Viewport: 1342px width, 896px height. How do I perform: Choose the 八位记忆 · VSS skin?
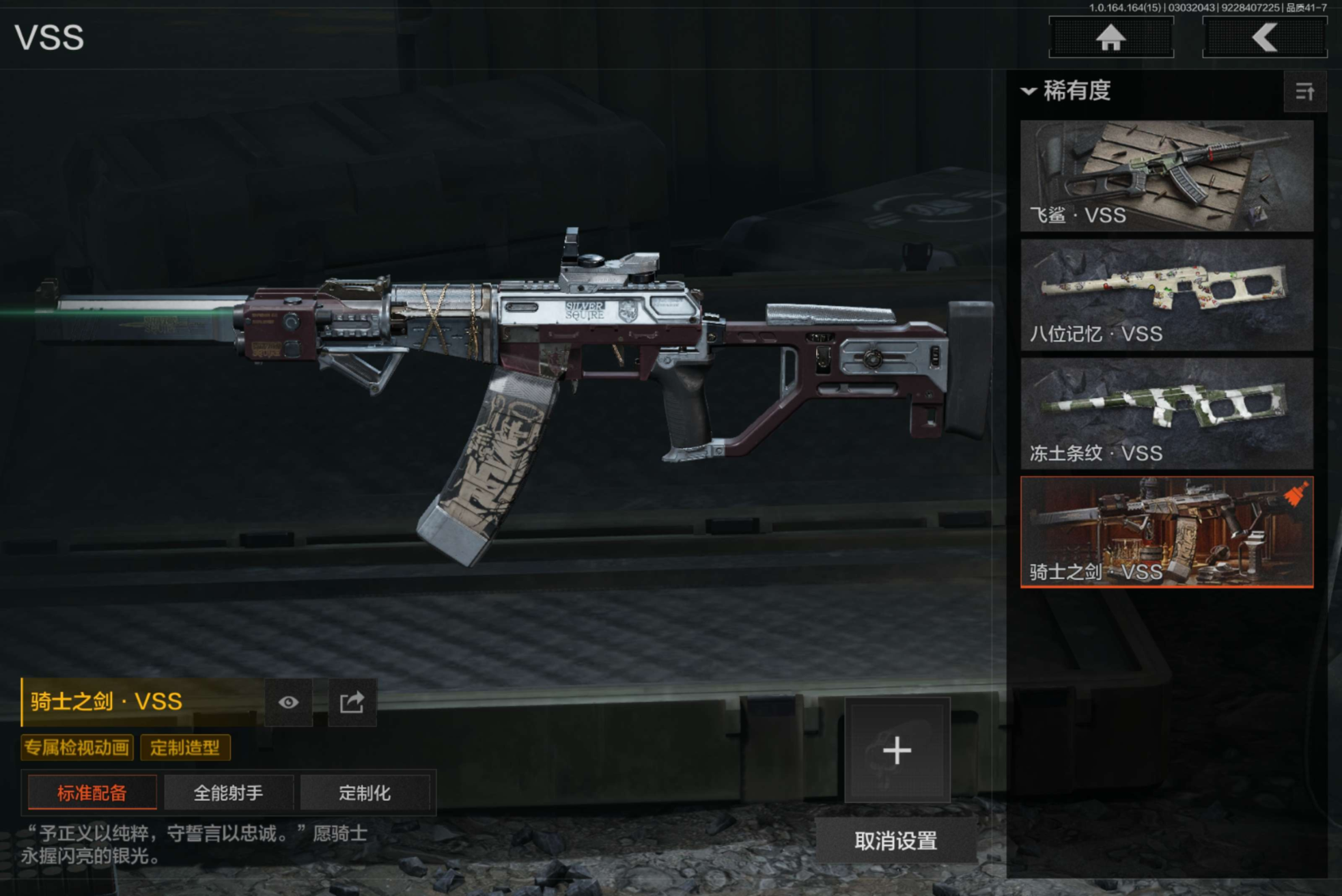[x=1166, y=294]
